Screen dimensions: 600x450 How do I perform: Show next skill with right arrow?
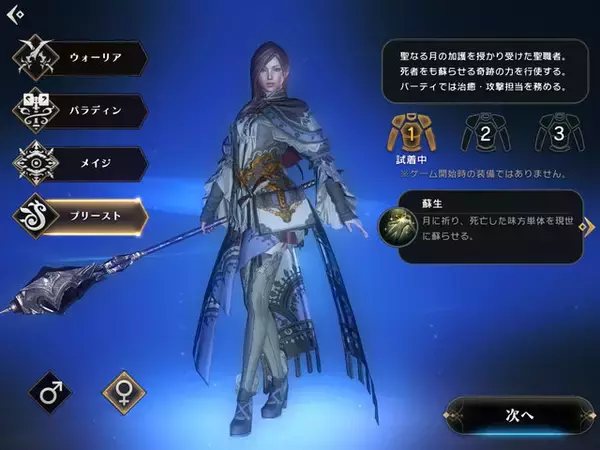(x=583, y=227)
